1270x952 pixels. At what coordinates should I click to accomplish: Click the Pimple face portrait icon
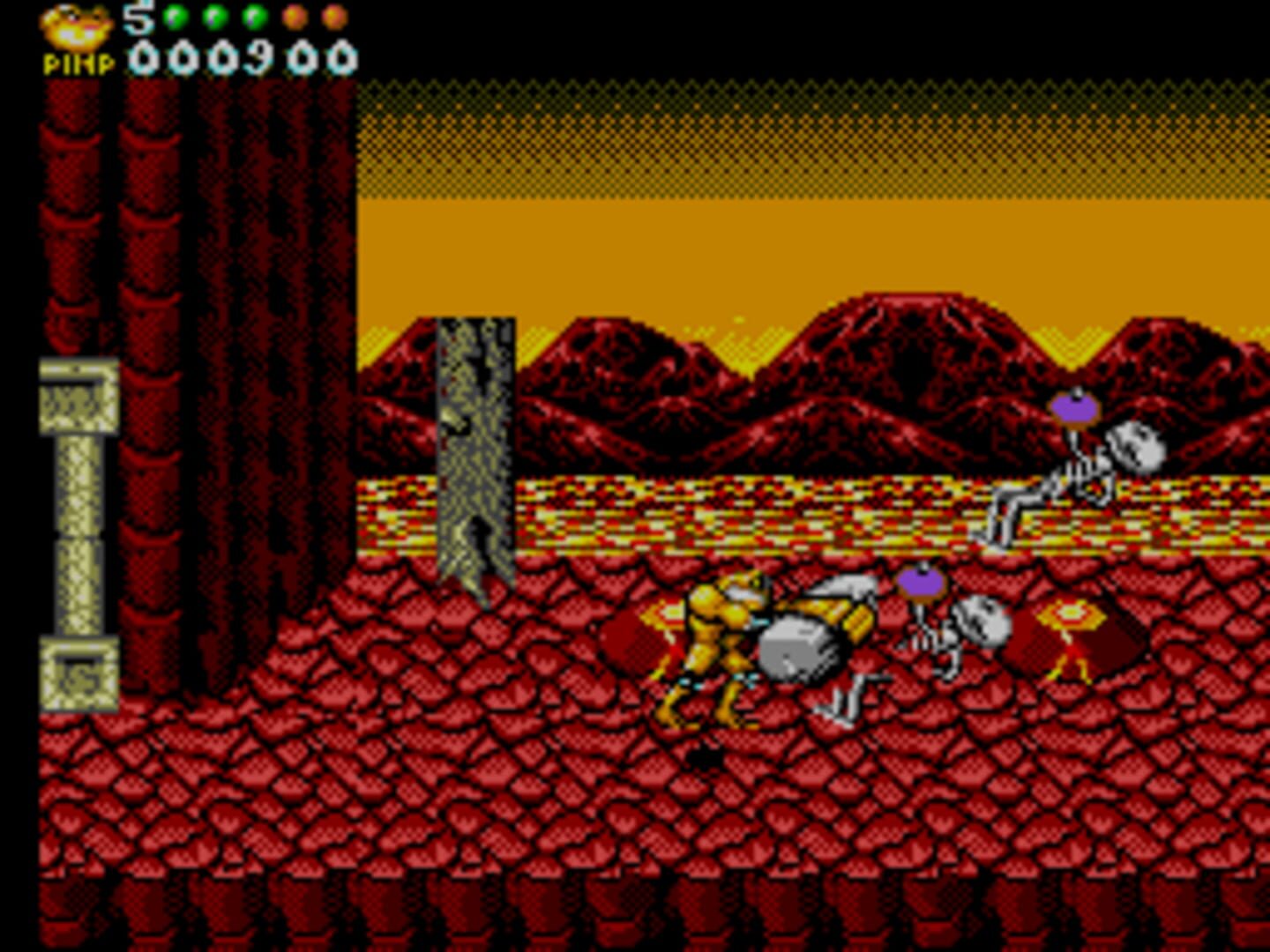(x=75, y=26)
